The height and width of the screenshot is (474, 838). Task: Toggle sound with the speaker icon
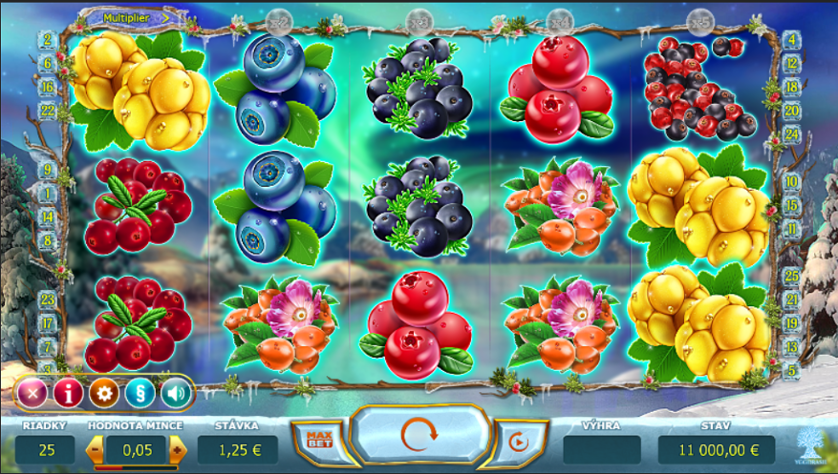pyautogui.click(x=176, y=393)
